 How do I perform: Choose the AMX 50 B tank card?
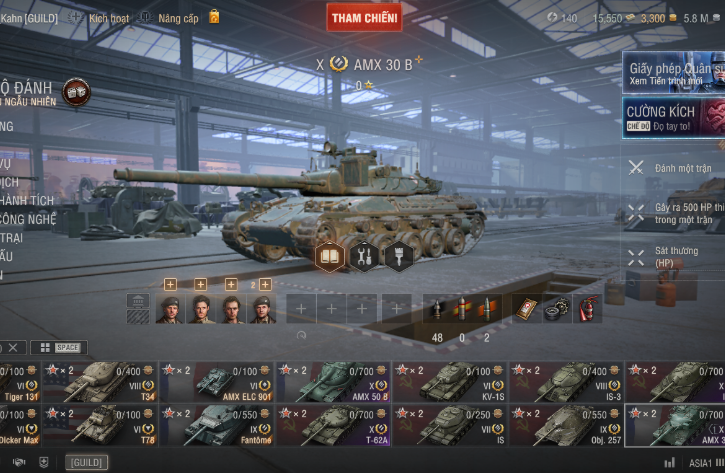(x=334, y=382)
